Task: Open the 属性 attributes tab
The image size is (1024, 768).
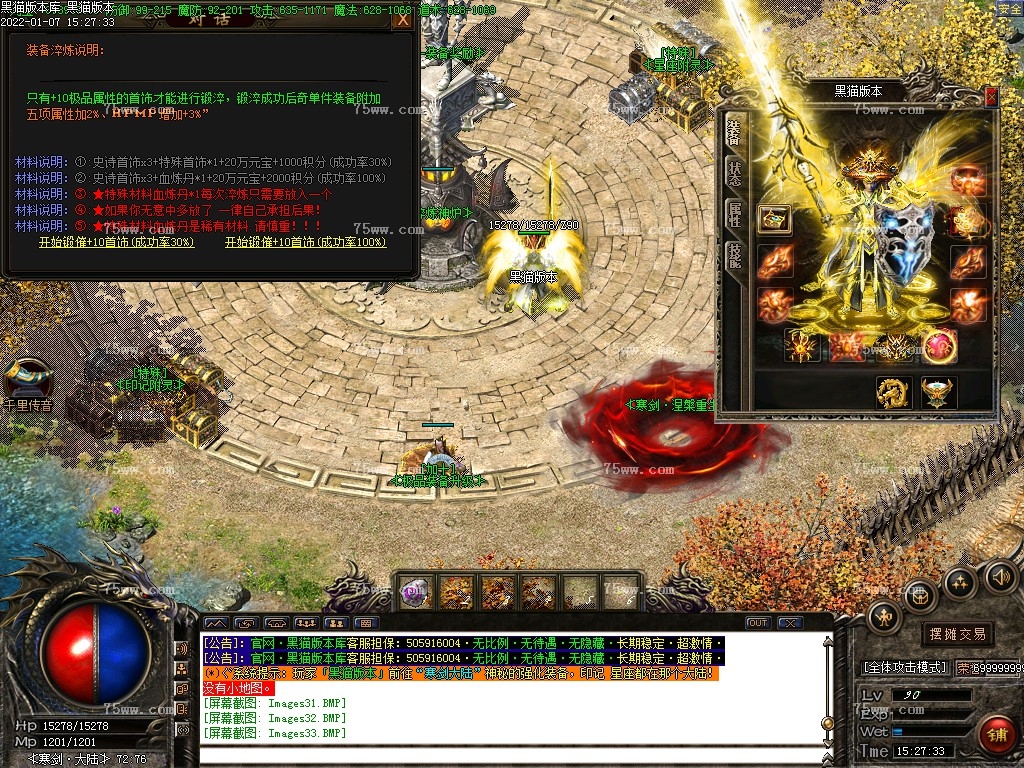Action: pos(734,215)
